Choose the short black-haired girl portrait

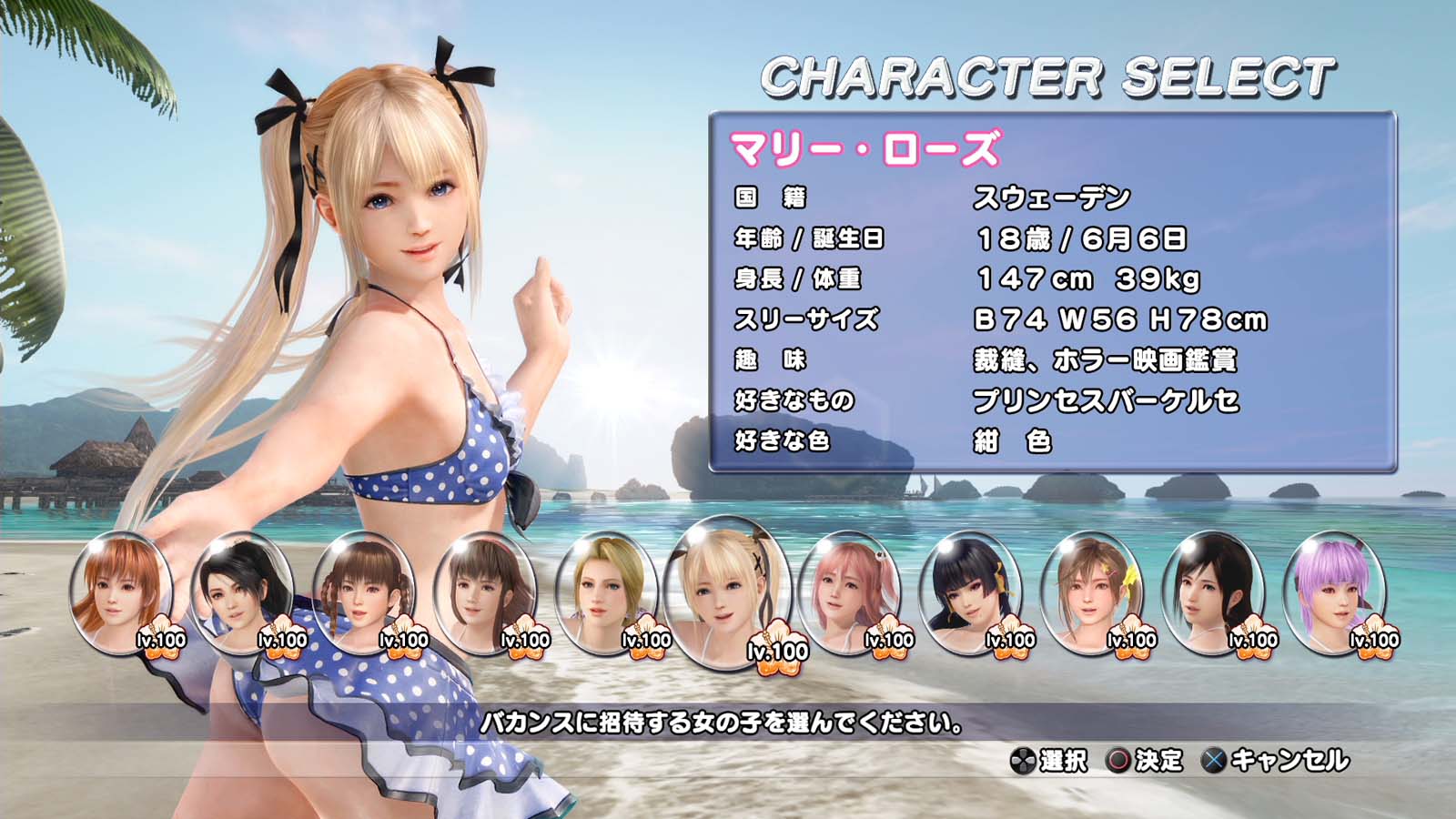click(x=242, y=592)
